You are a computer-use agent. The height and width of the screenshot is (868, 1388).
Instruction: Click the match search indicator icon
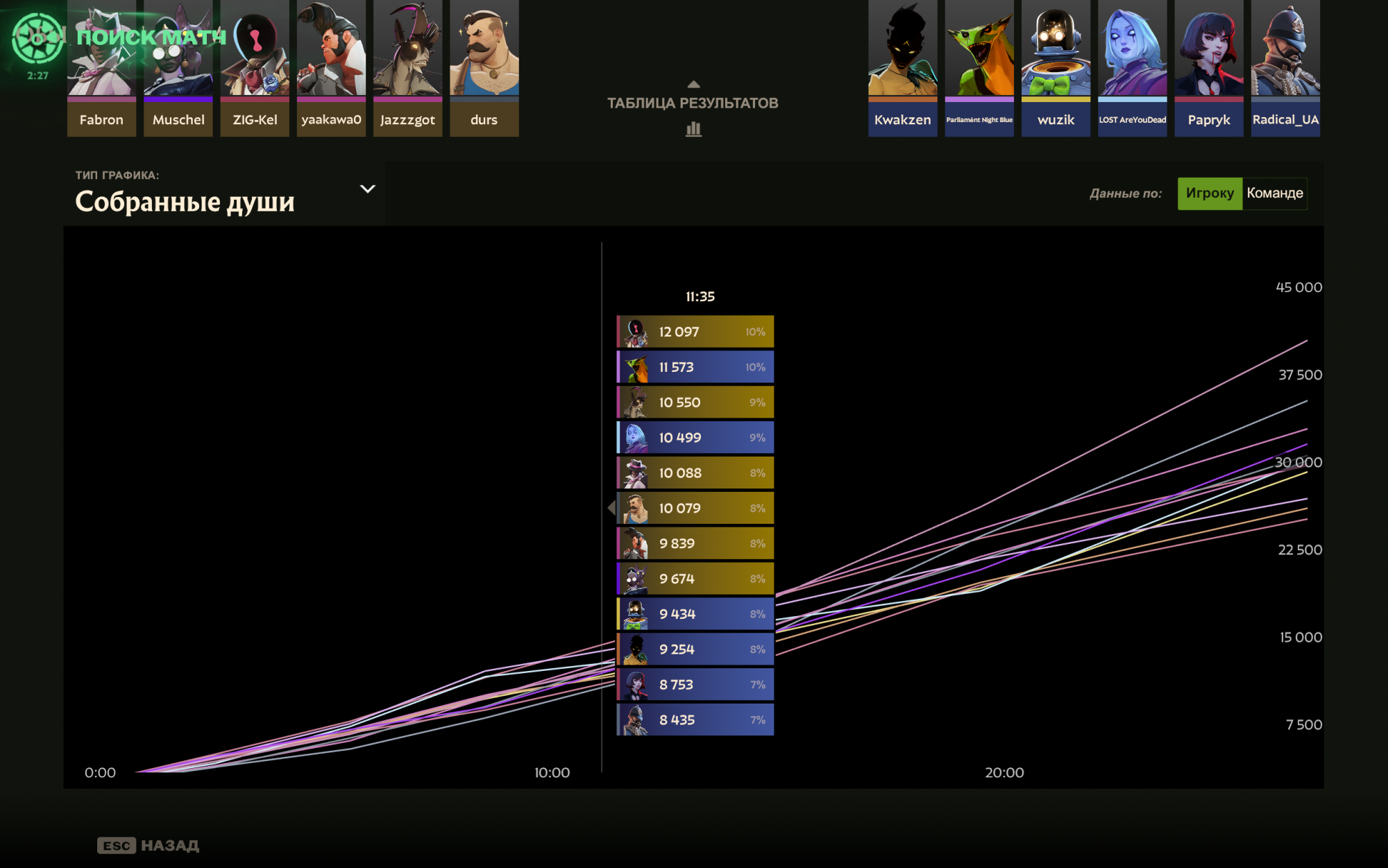click(x=37, y=39)
